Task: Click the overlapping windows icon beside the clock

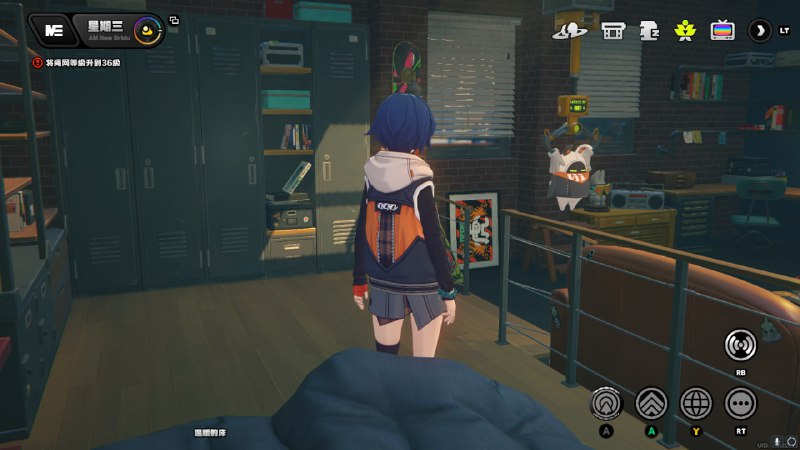Action: [x=174, y=20]
